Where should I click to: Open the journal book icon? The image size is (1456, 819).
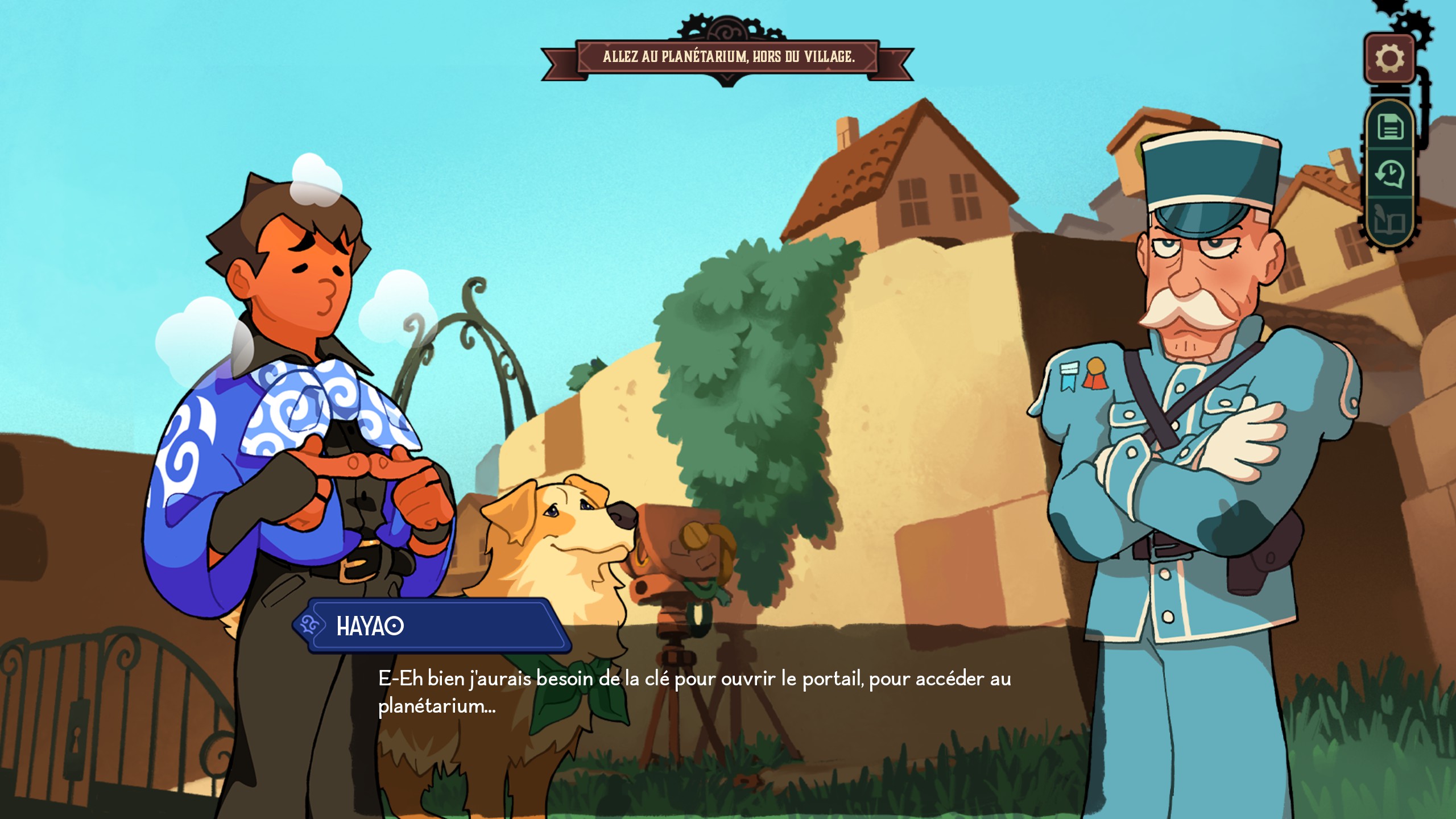click(1389, 221)
